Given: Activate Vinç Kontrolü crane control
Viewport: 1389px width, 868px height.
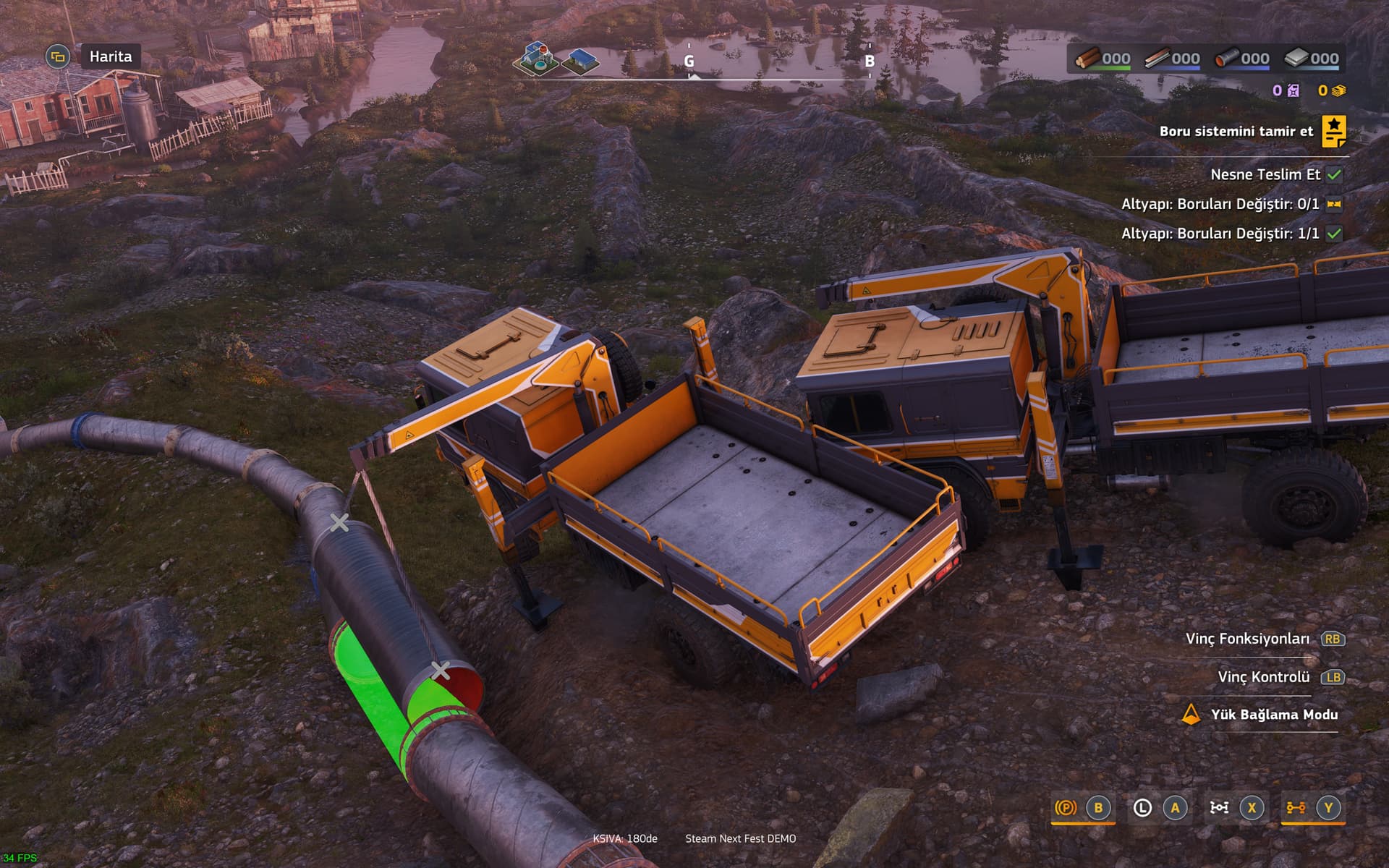Looking at the screenshot, I should [x=1263, y=677].
